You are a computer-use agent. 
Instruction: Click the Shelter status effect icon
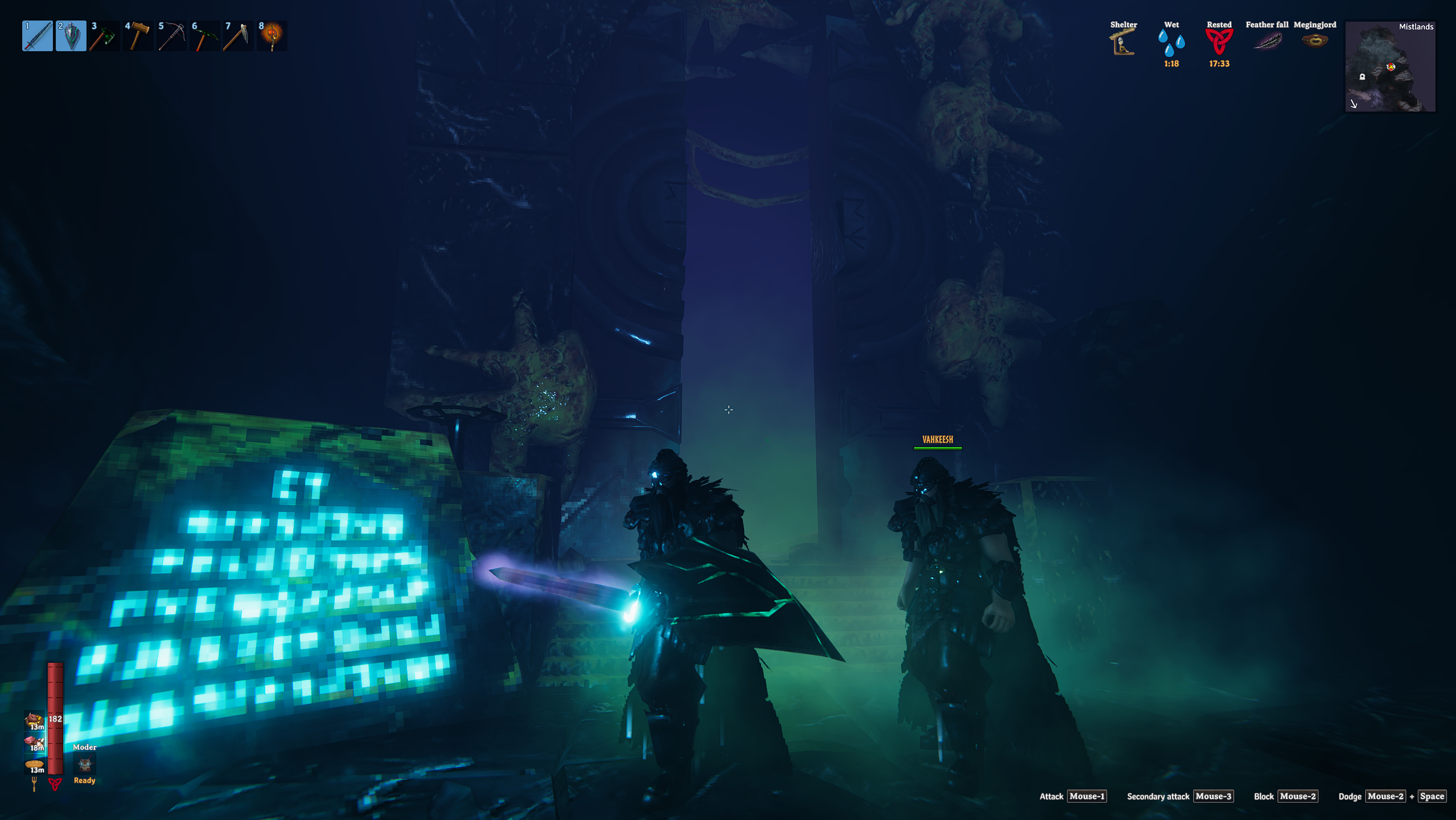pos(1122,42)
